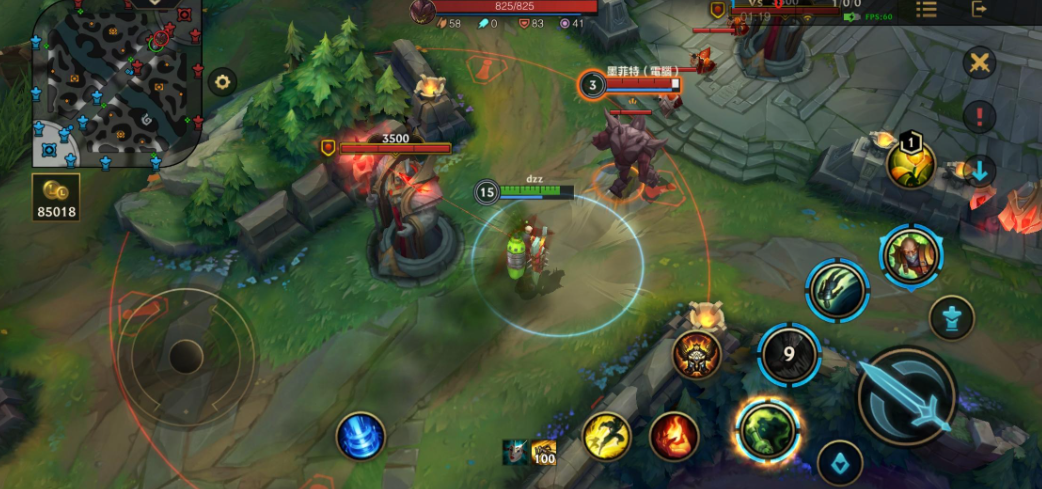Open the scoreboard list icon

point(927,9)
